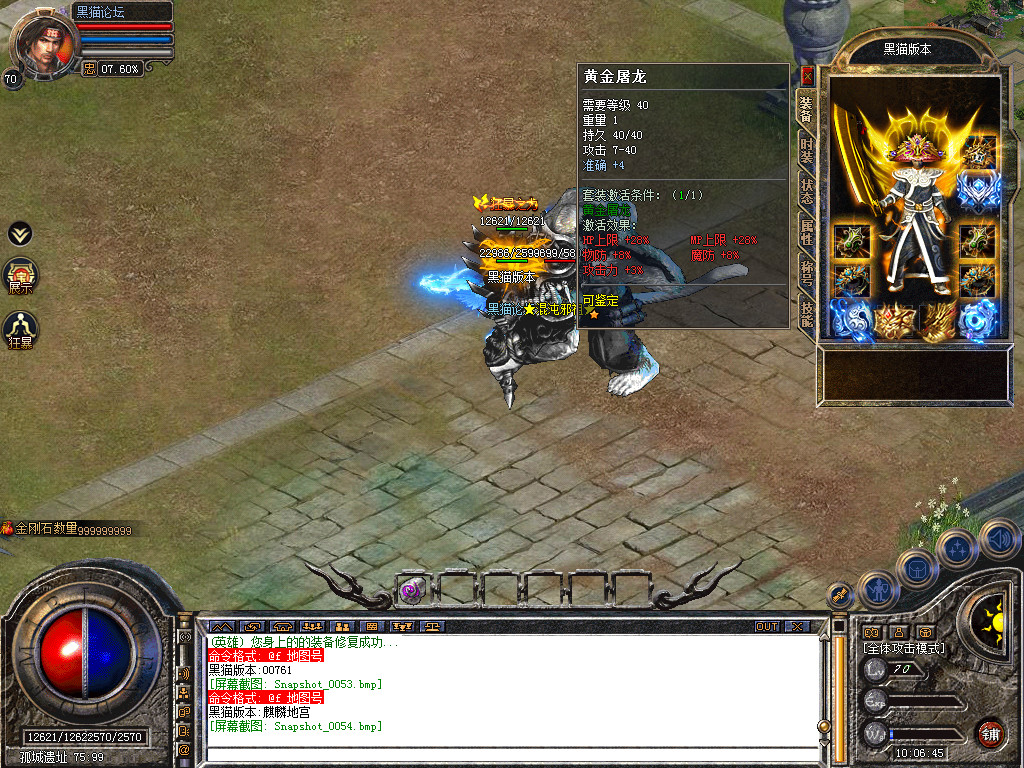Select the golden boots equipment slot

[937, 321]
